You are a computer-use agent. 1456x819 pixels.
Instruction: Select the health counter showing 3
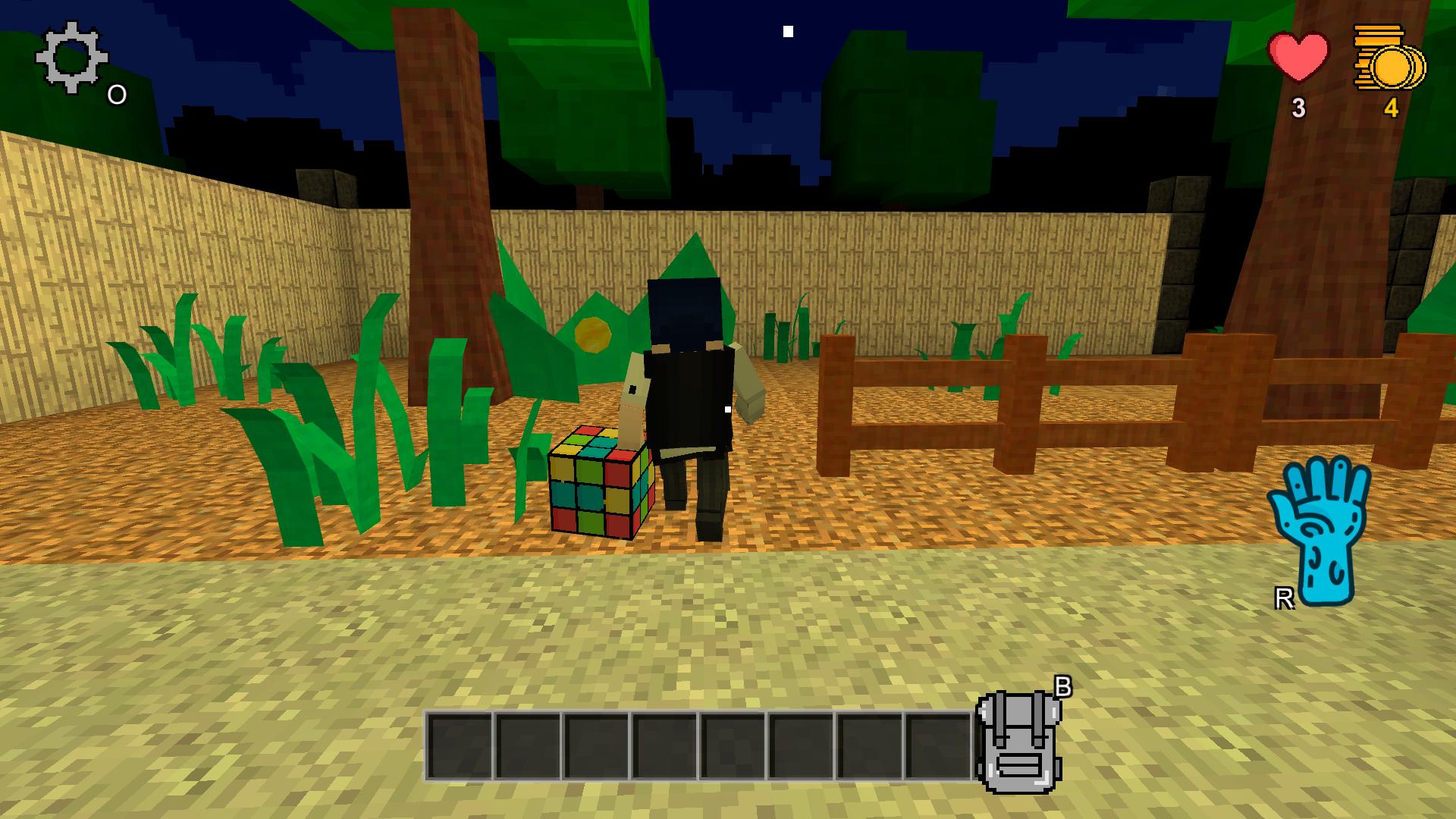1298,108
